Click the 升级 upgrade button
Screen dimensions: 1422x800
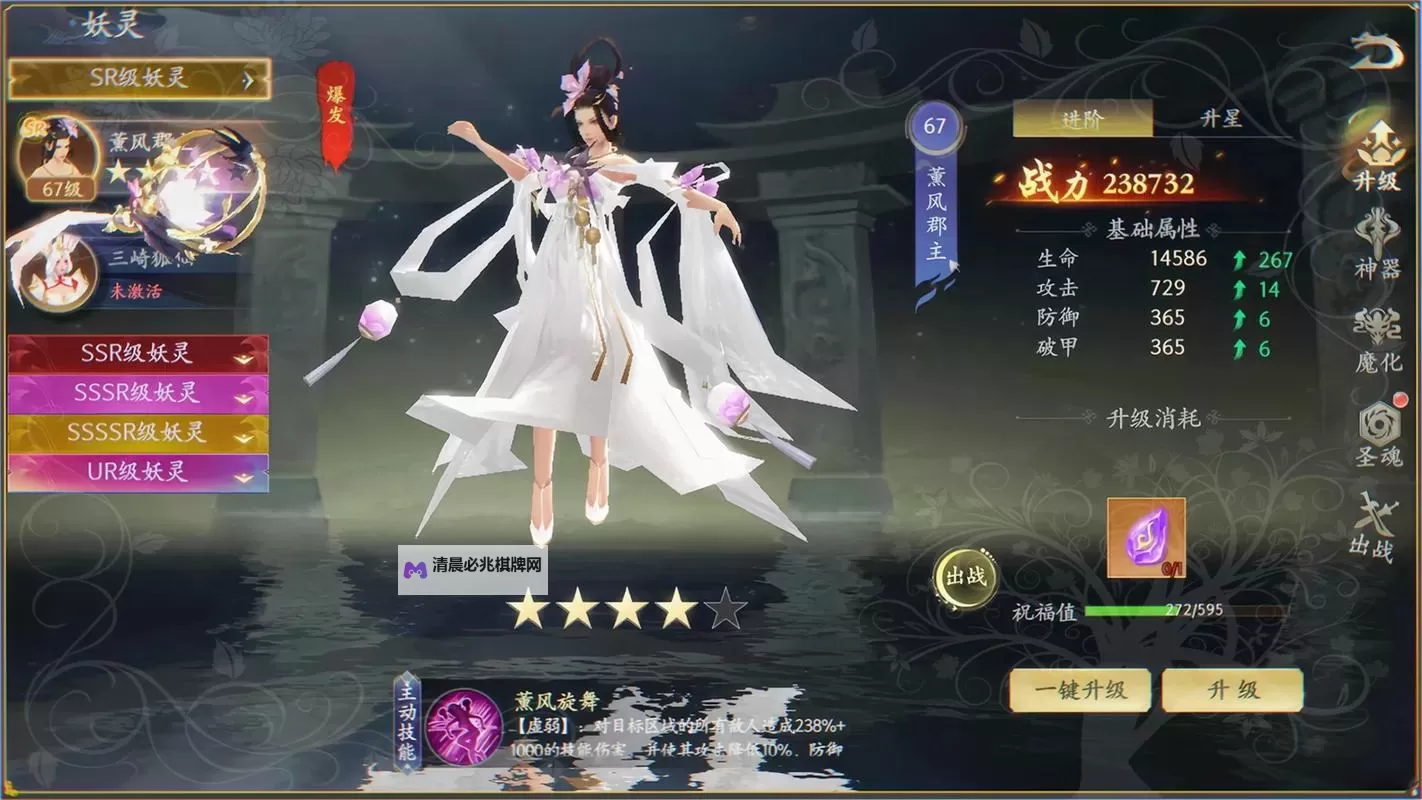1232,690
